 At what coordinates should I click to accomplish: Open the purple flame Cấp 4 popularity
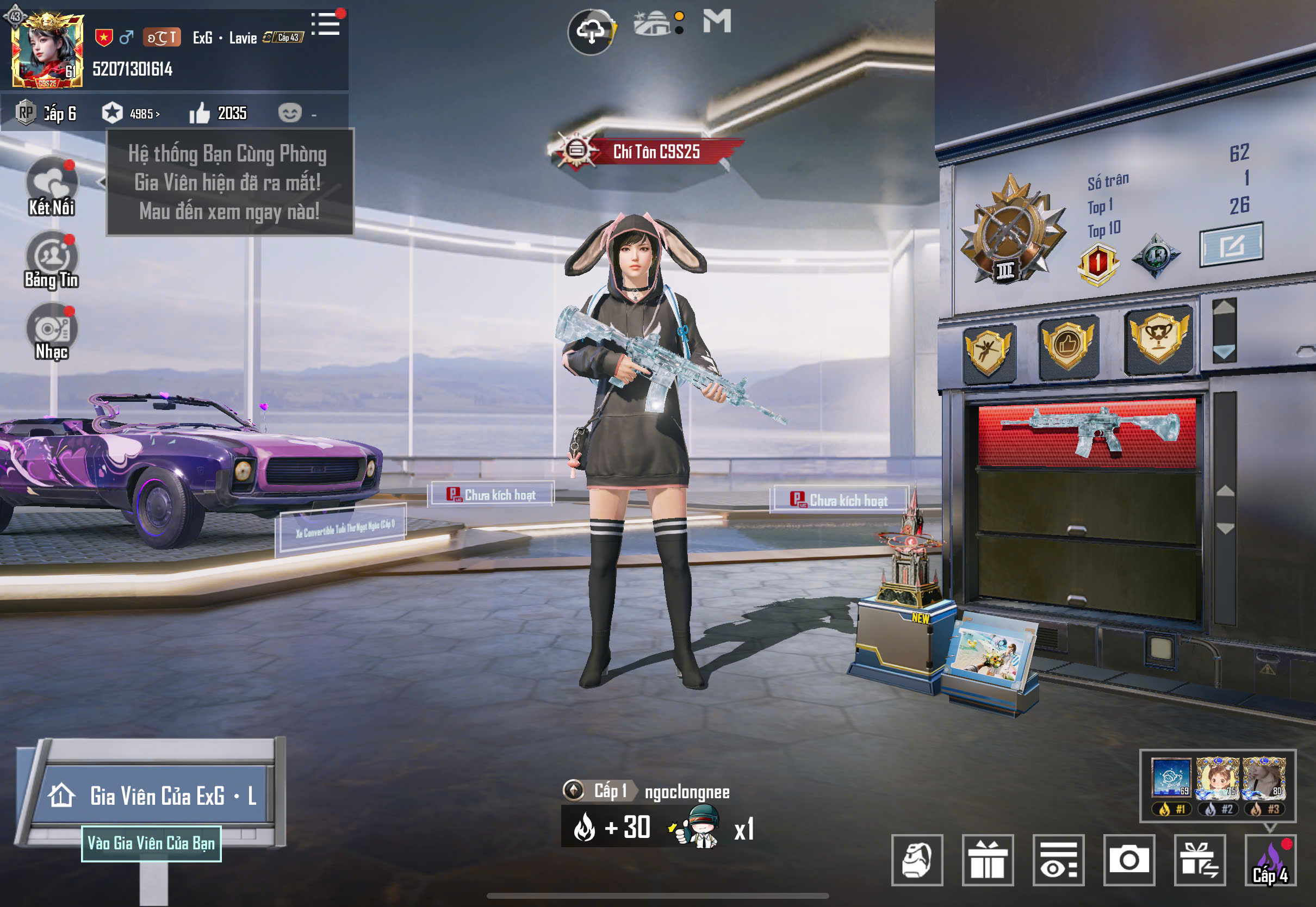(1270, 859)
